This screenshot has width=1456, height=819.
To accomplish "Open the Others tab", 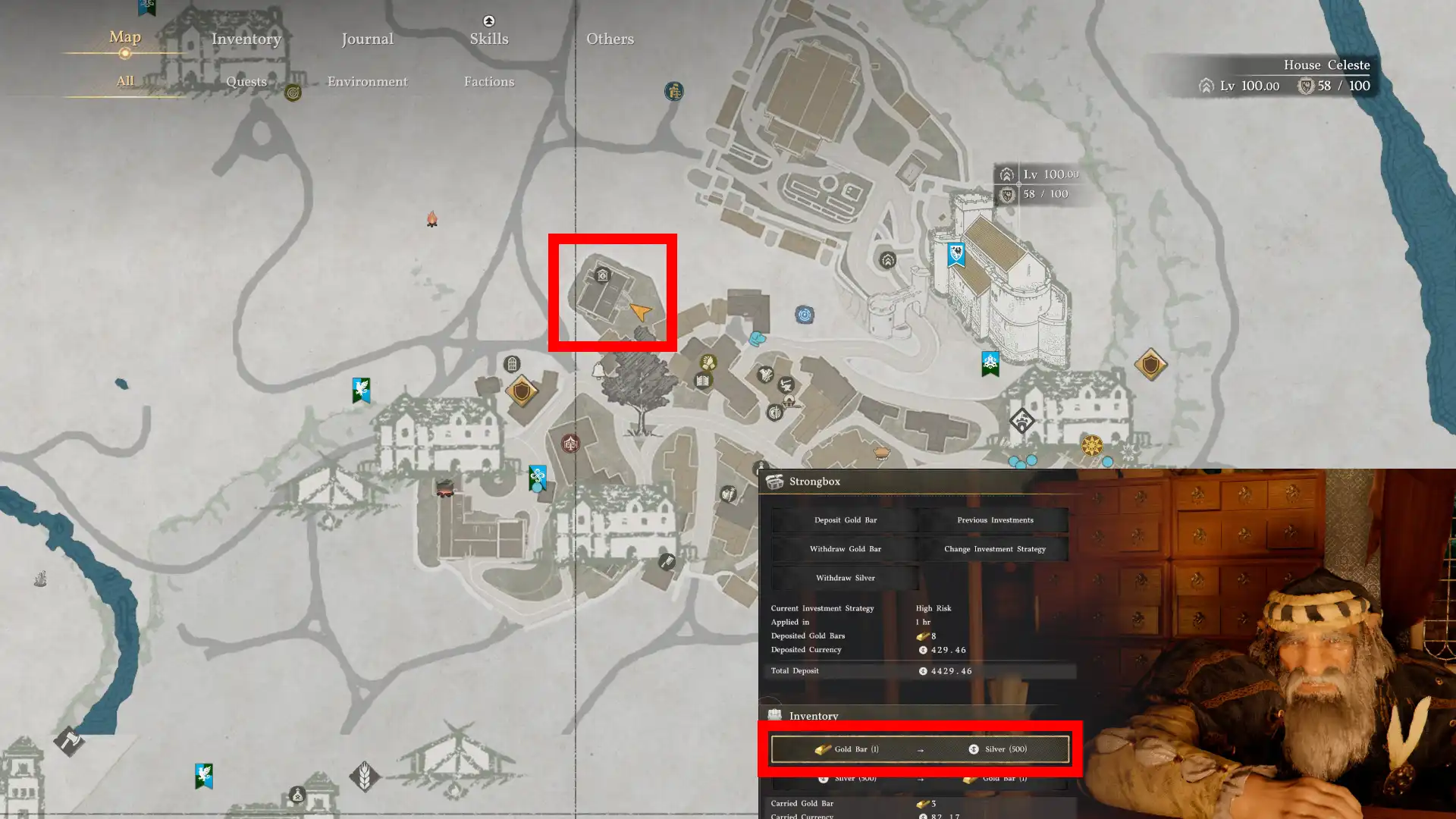I will [610, 39].
